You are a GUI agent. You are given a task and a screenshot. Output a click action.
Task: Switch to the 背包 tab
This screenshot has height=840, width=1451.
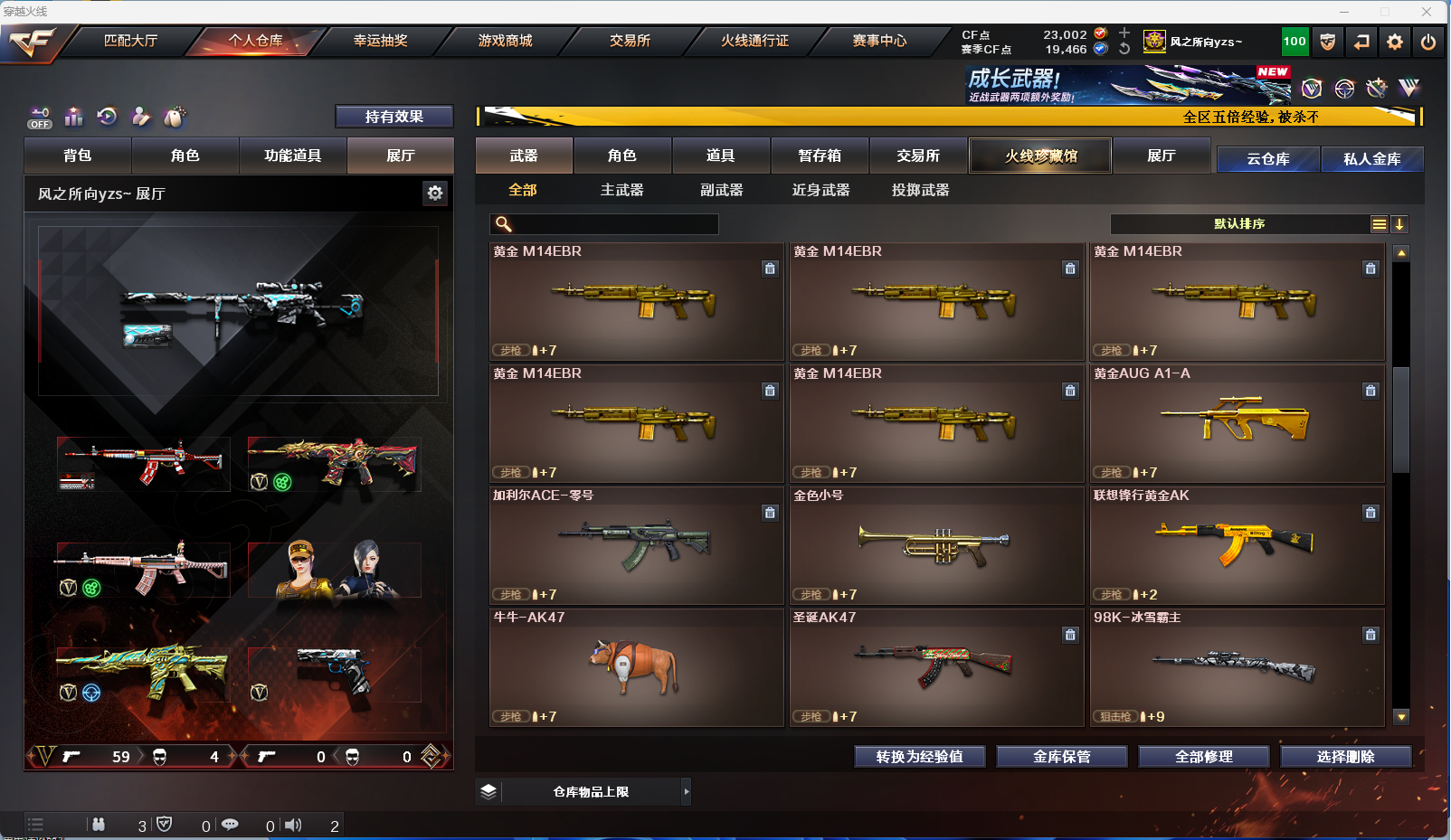pyautogui.click(x=78, y=156)
